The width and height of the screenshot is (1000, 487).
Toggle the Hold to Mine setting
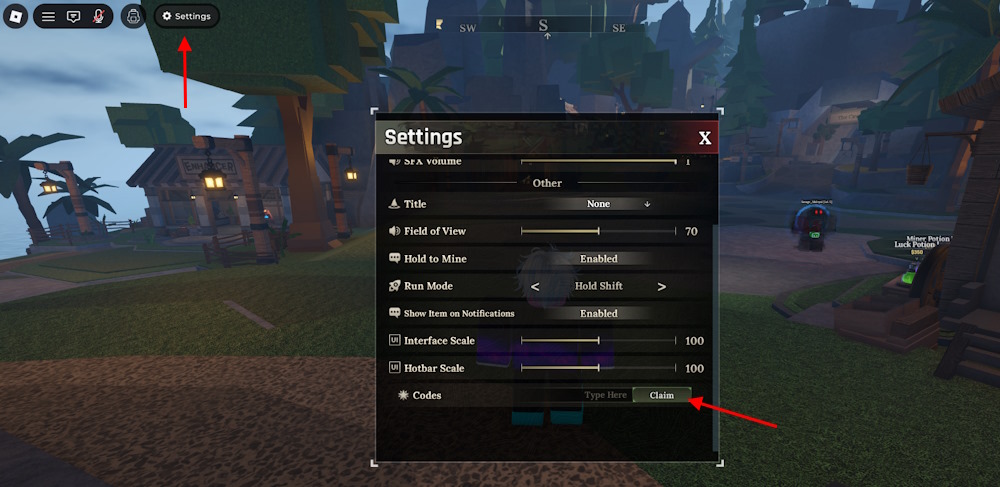coord(599,259)
